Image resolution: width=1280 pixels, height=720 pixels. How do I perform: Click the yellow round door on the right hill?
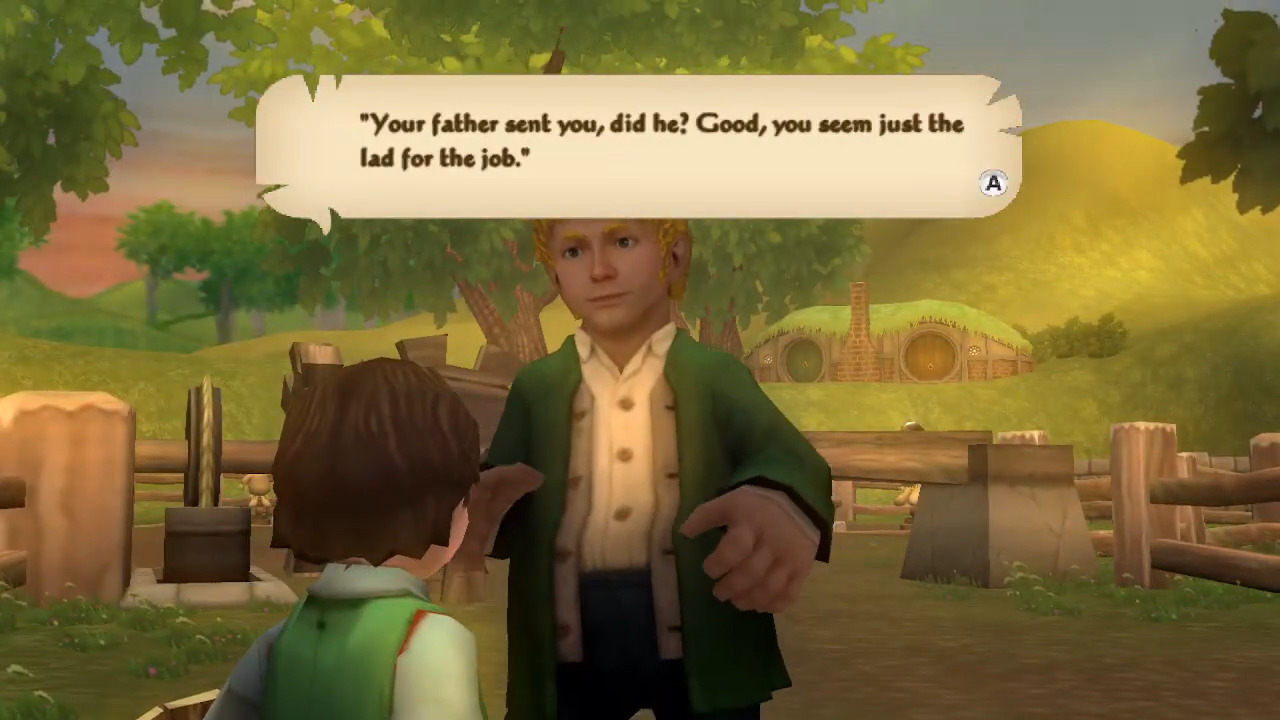click(x=929, y=365)
